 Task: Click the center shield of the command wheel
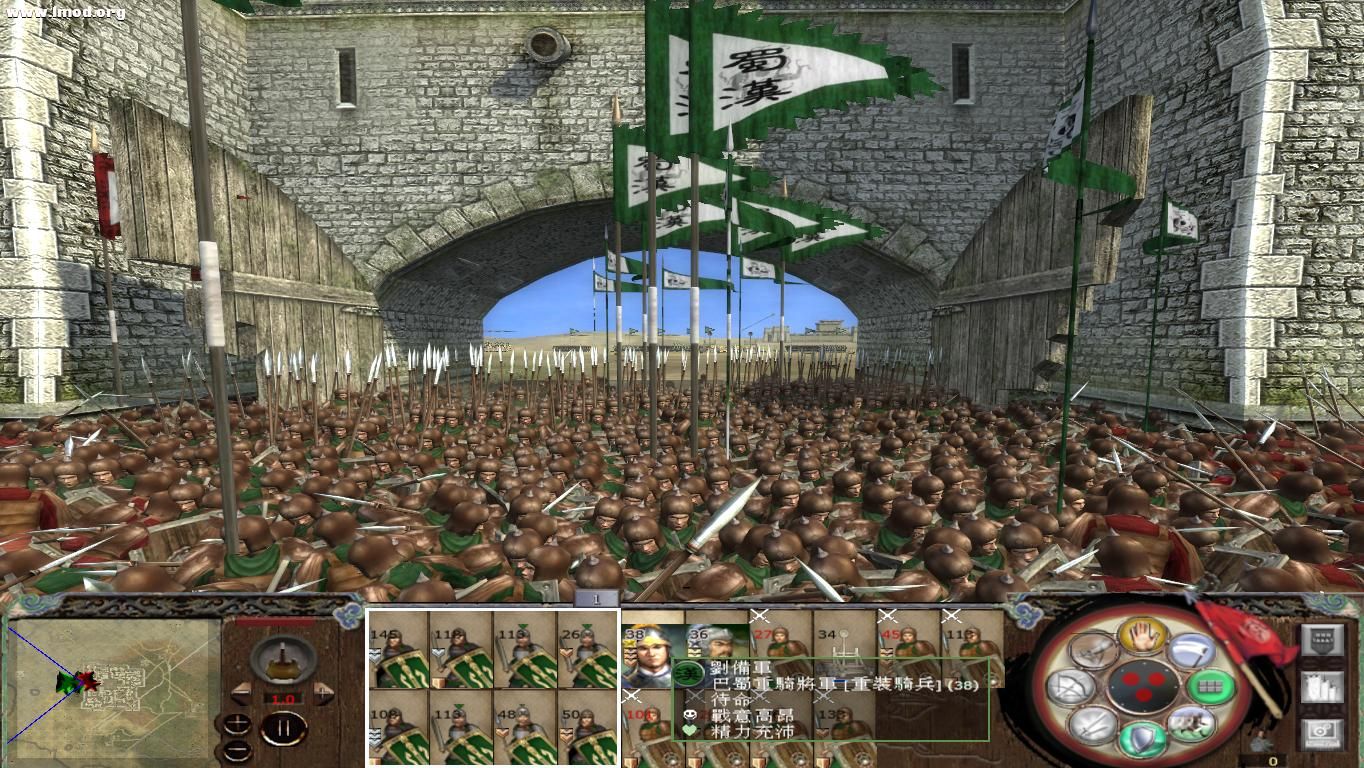click(x=1142, y=685)
